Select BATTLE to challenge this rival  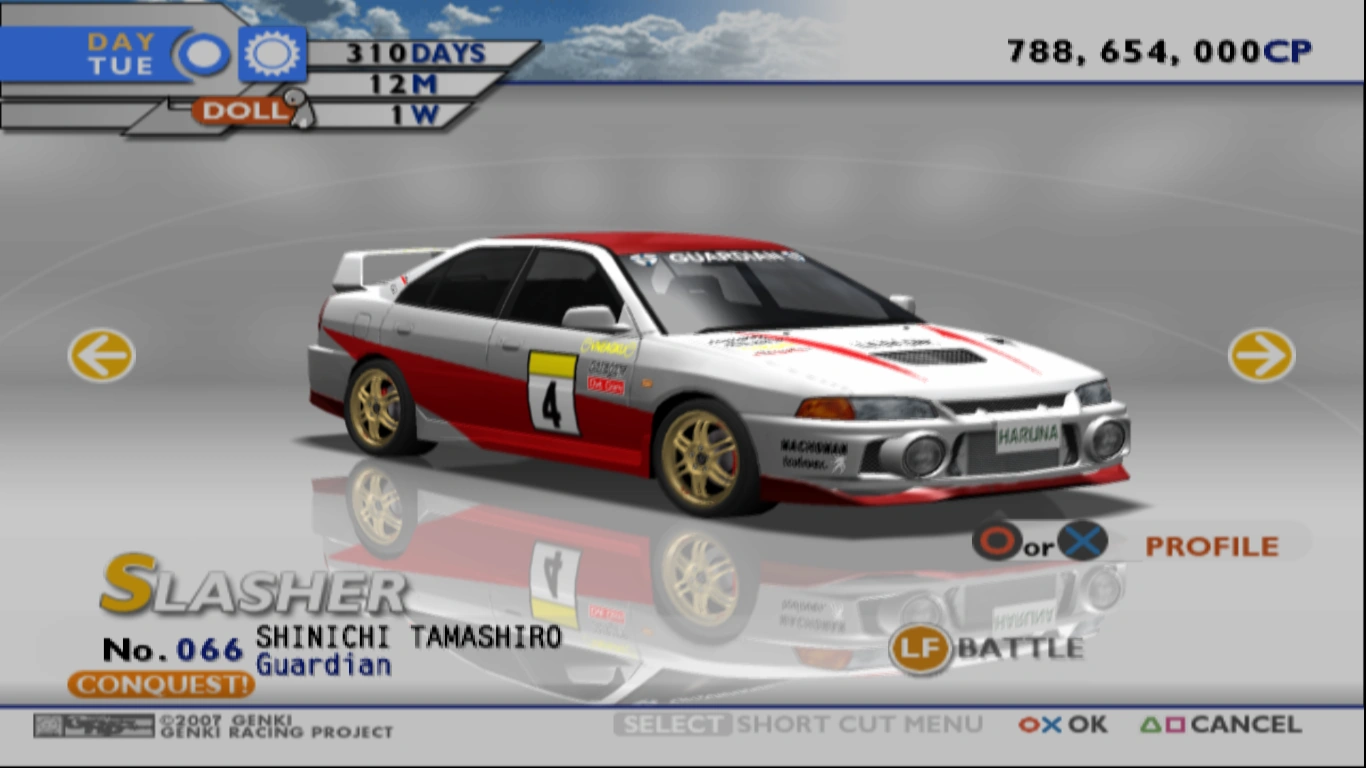(x=1020, y=648)
